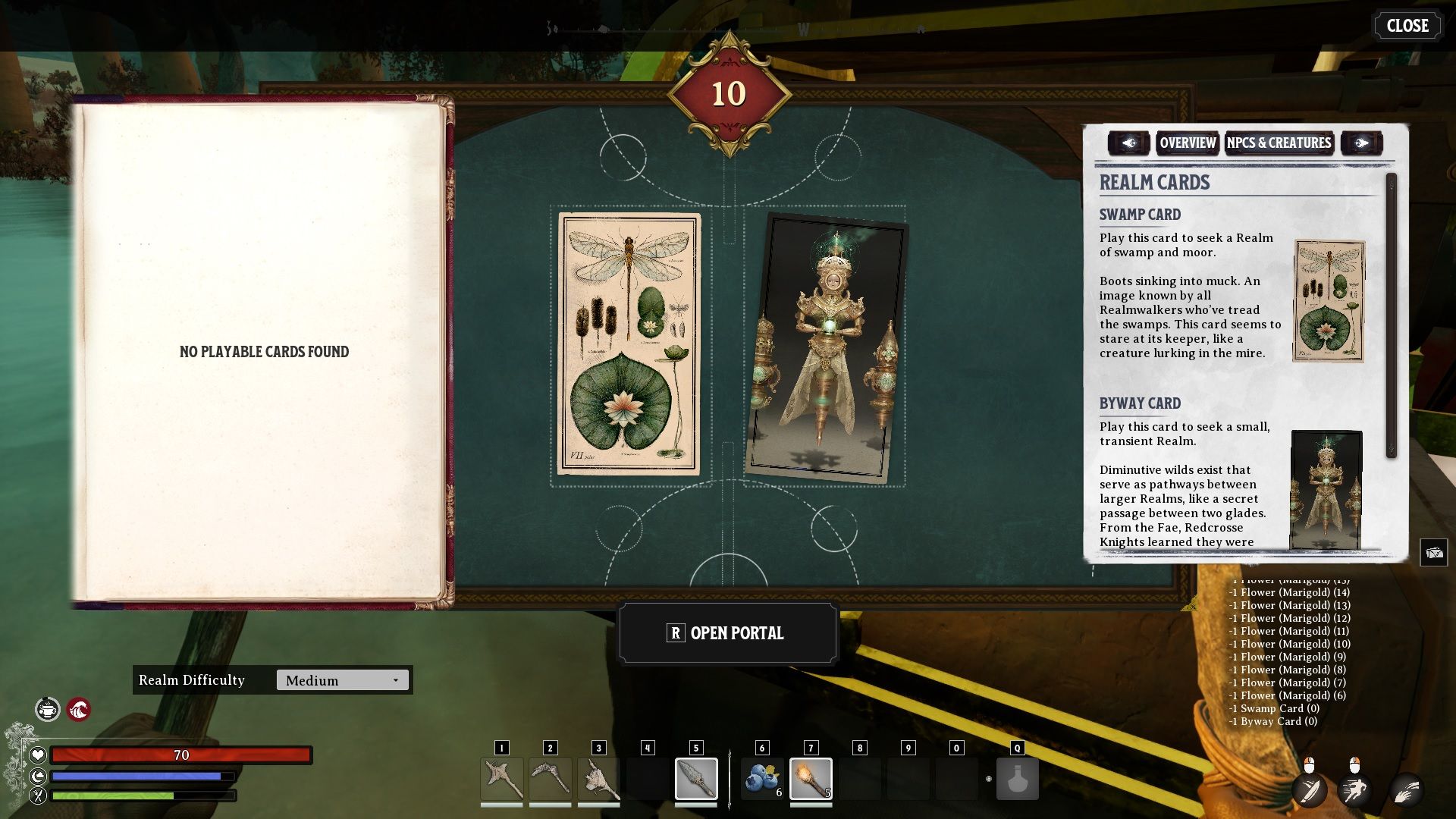The width and height of the screenshot is (1456, 819).
Task: Select the blueberries in hotbar slot 6
Action: coord(761,778)
